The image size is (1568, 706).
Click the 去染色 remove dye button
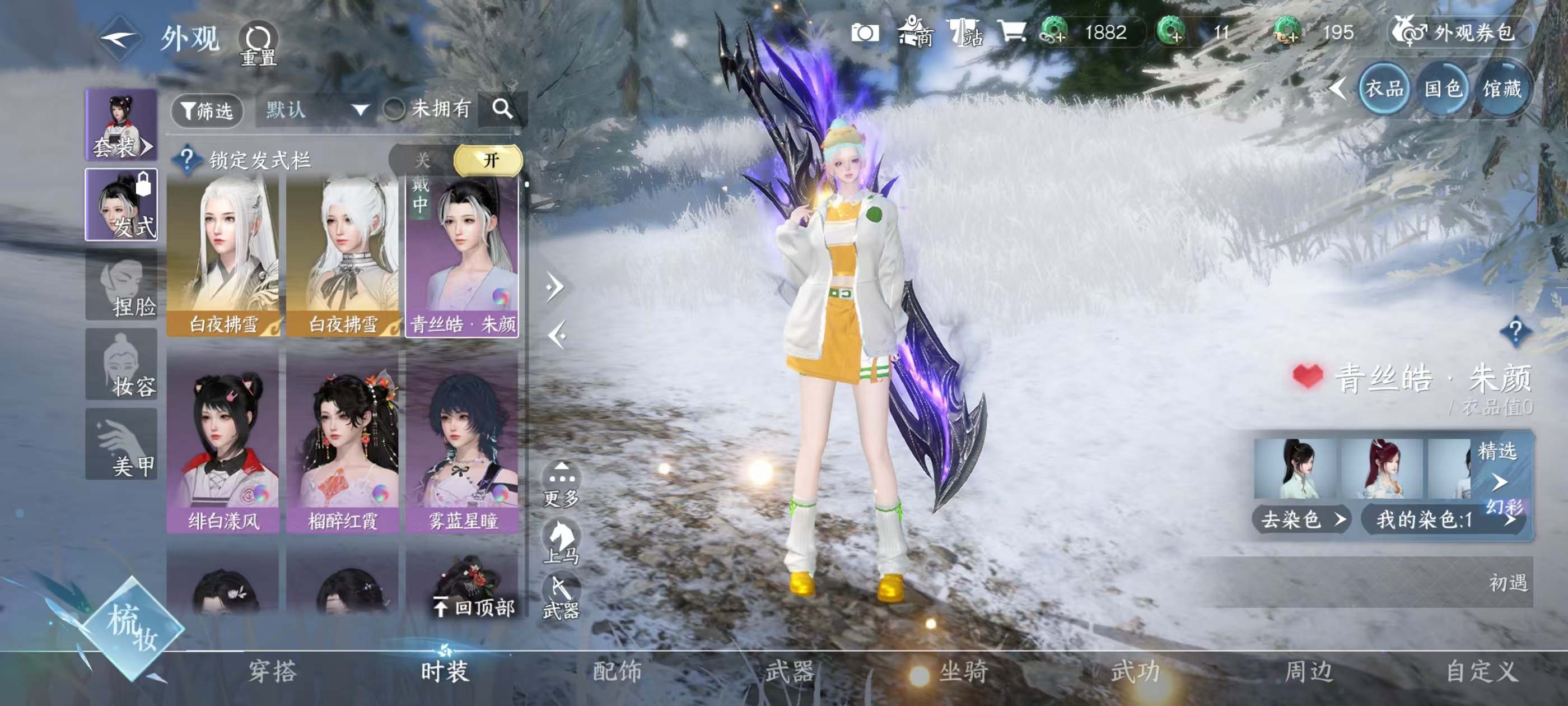pos(1300,519)
